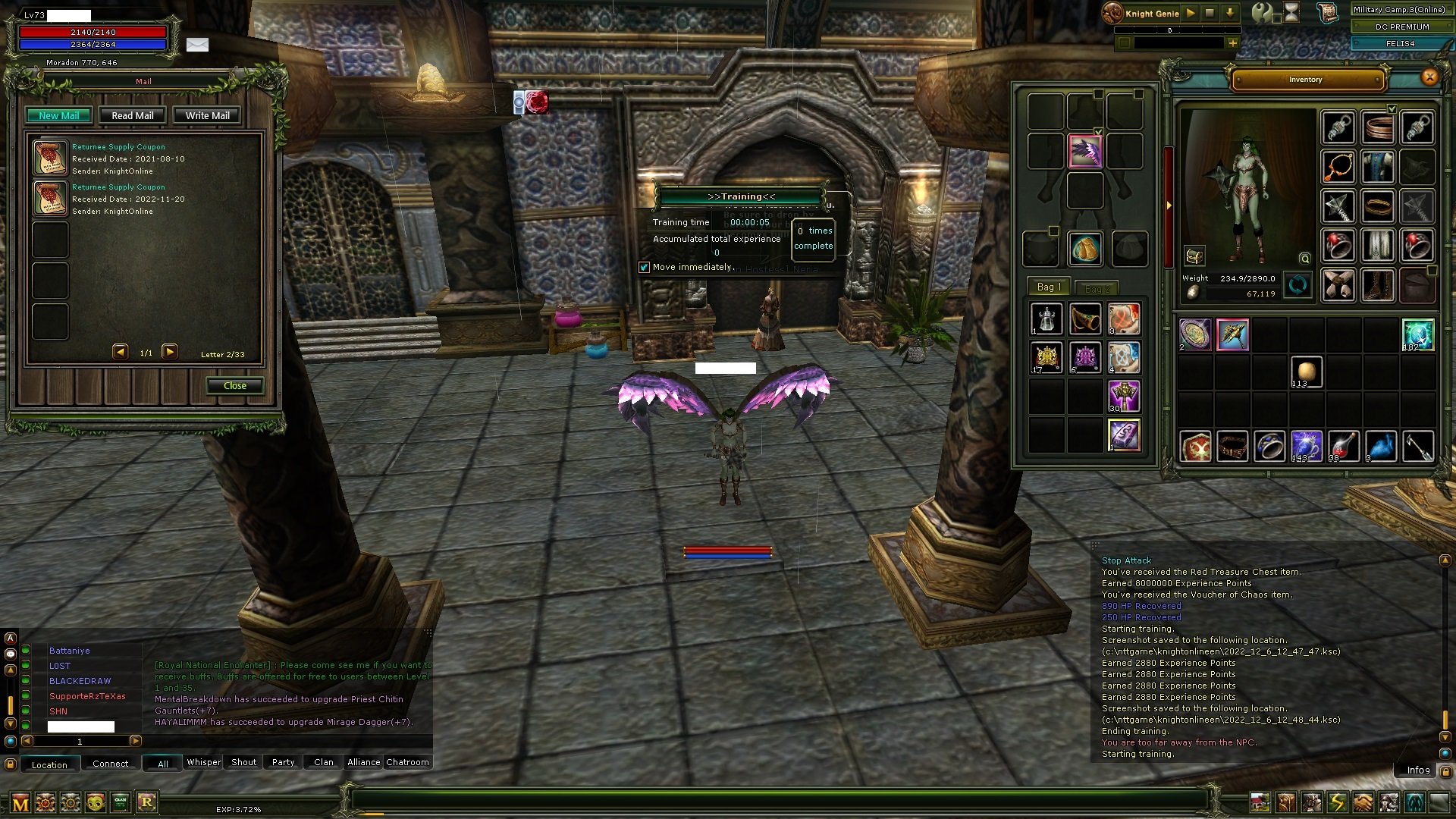Select the Read Mail button
1456x819 pixels.
click(132, 115)
